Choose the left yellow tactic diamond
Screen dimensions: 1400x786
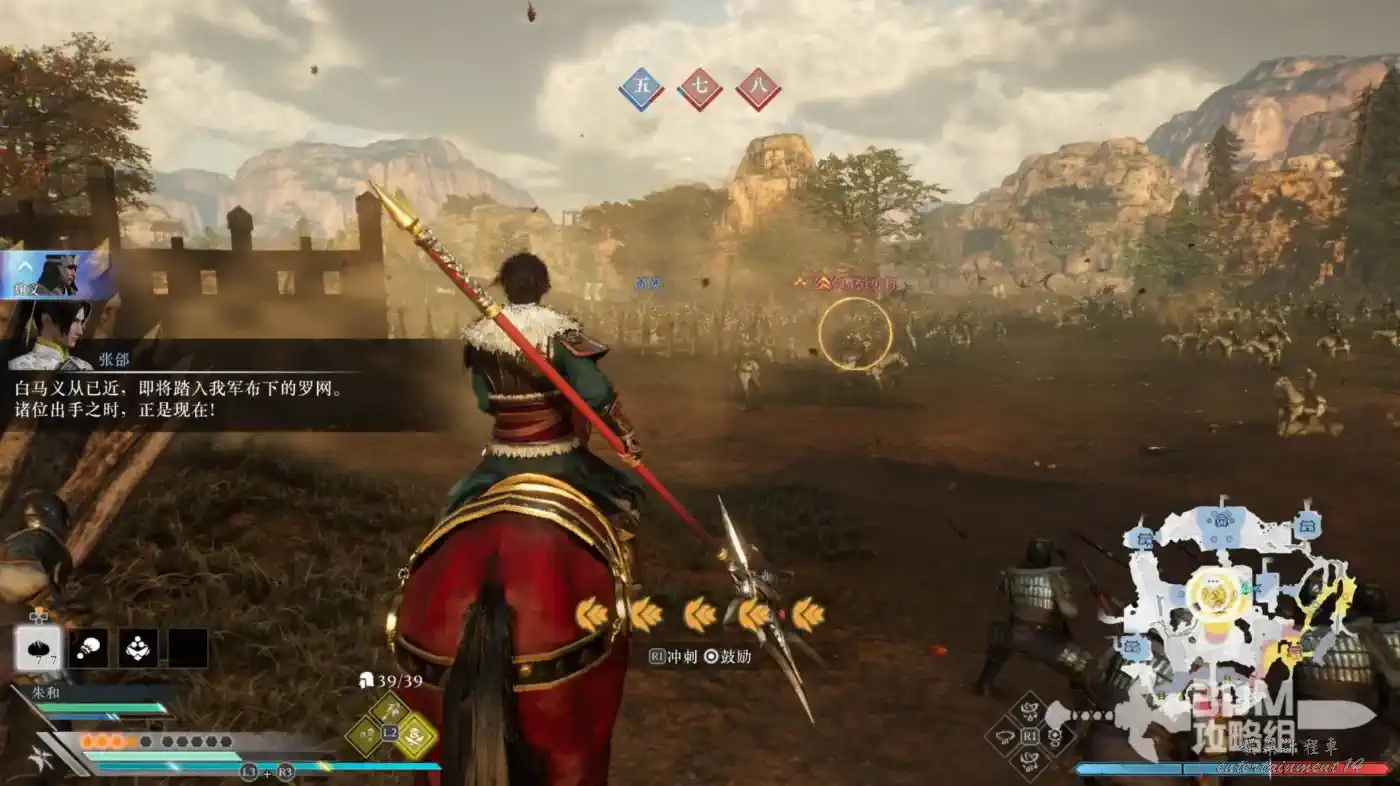(365, 736)
